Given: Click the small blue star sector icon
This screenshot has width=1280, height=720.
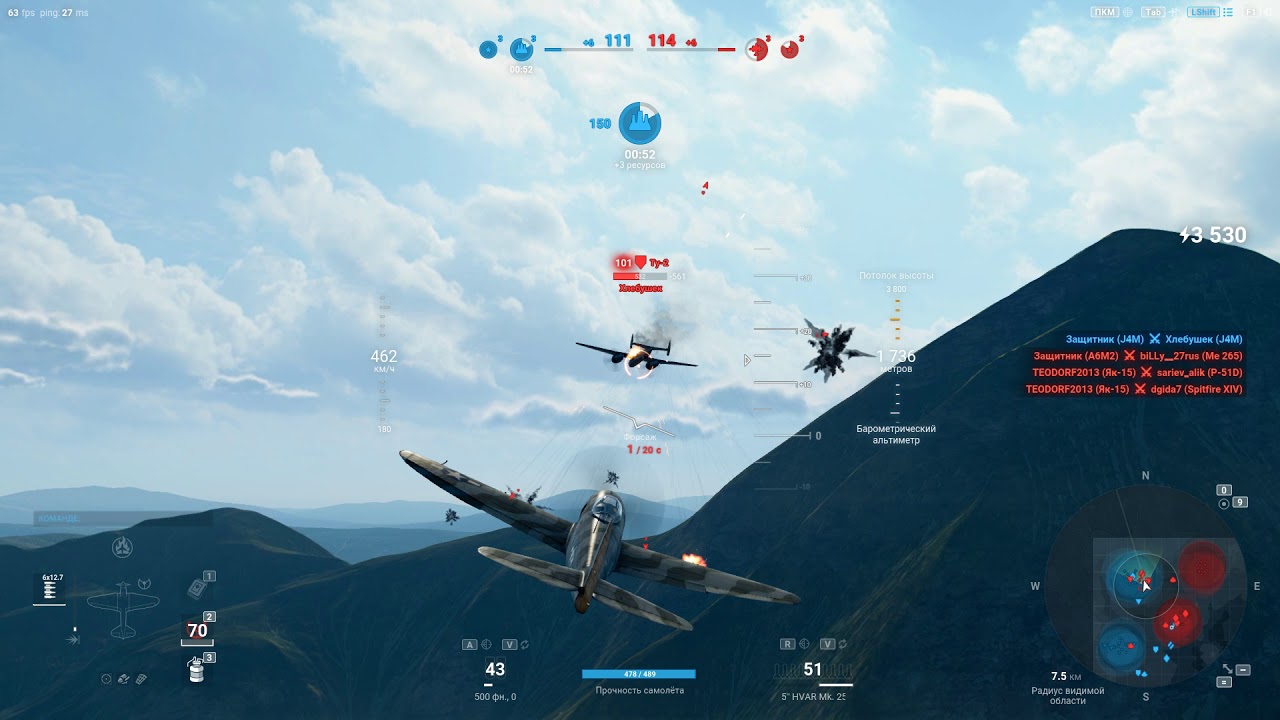Looking at the screenshot, I should click(x=488, y=48).
